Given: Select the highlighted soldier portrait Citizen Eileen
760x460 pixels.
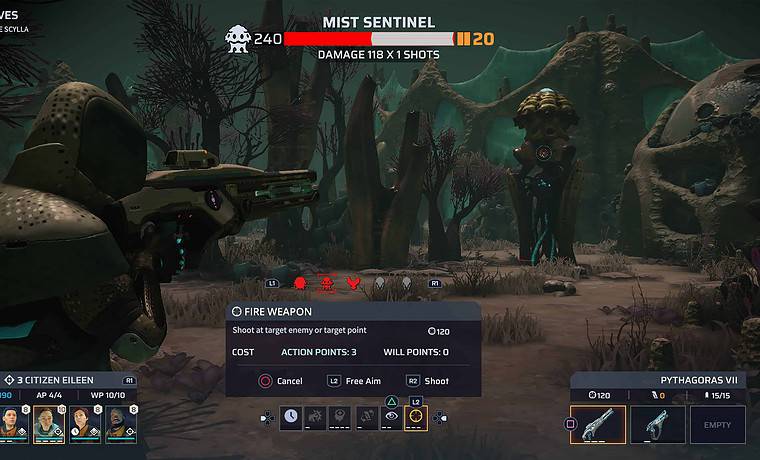Looking at the screenshot, I should [48, 425].
